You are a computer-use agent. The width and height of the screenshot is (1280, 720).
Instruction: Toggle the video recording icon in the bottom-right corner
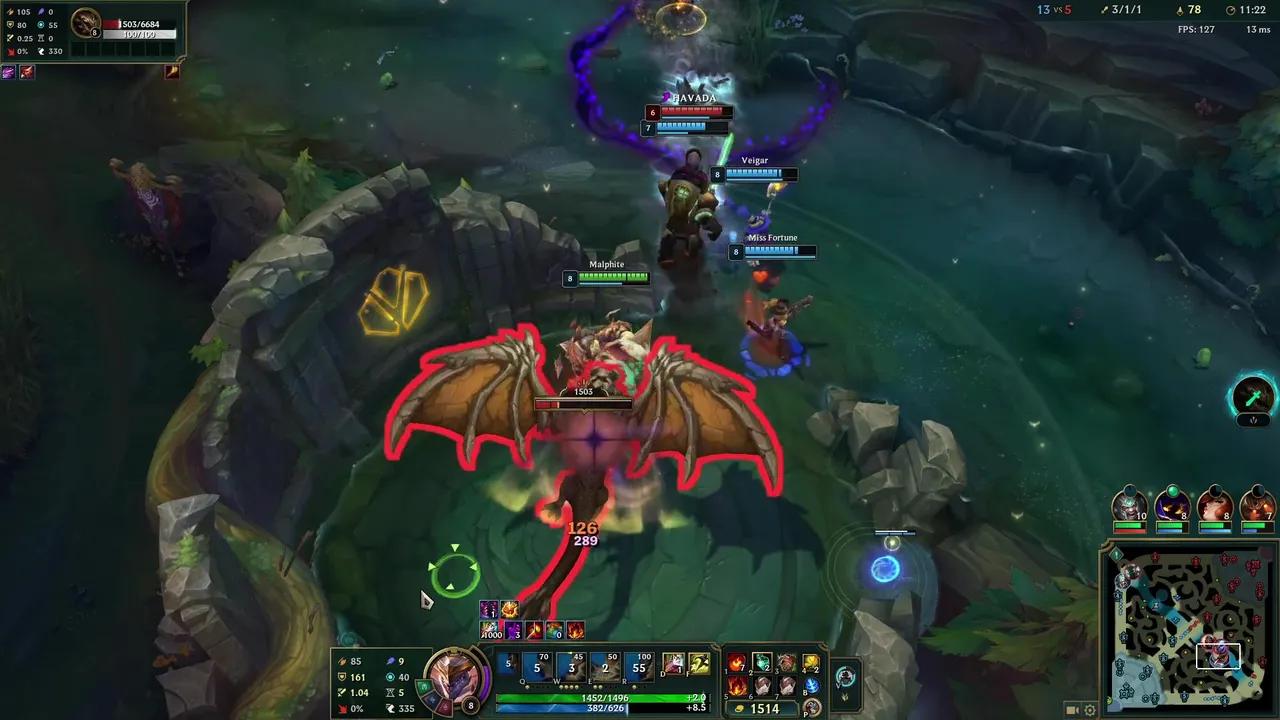[1071, 710]
